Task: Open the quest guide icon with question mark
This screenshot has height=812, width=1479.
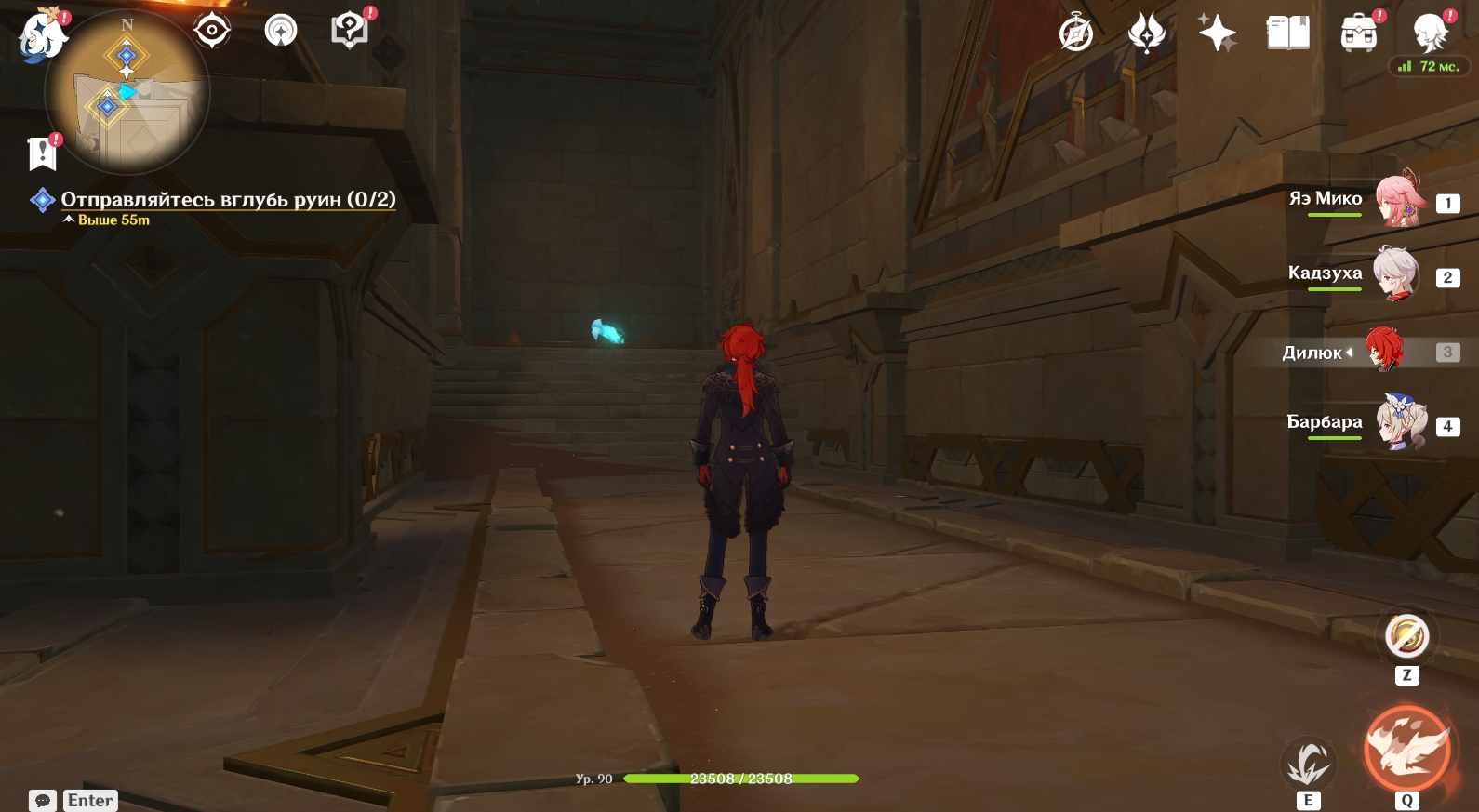Action: pos(349,31)
